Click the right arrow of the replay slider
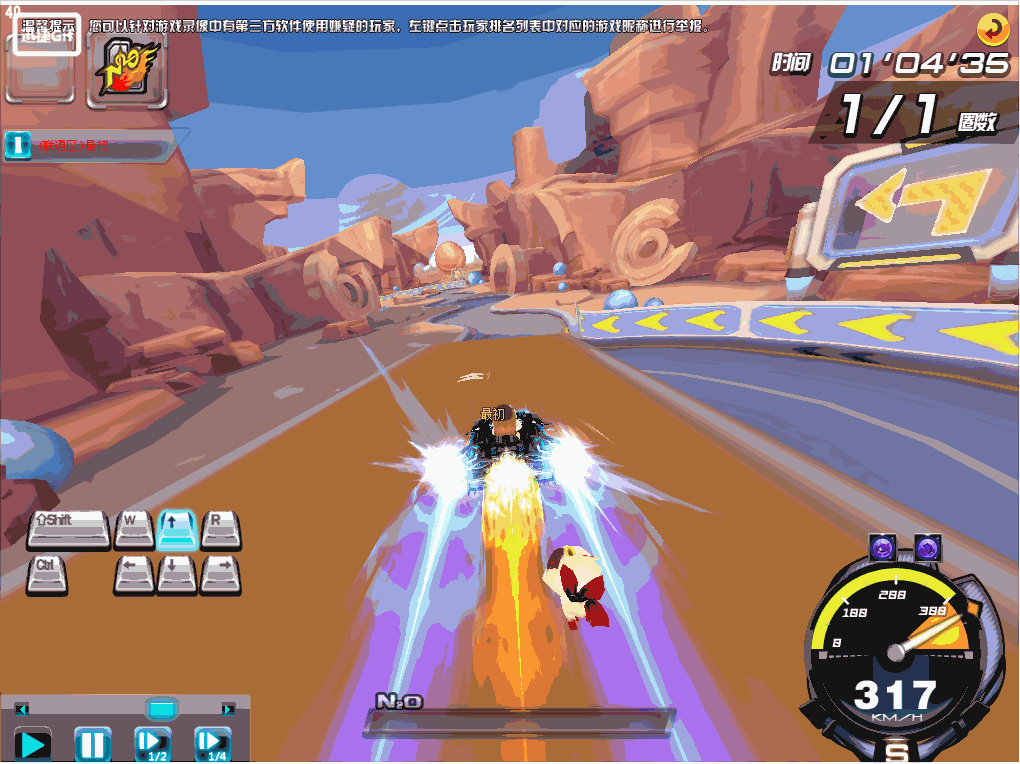The height and width of the screenshot is (764, 1020). 229,709
